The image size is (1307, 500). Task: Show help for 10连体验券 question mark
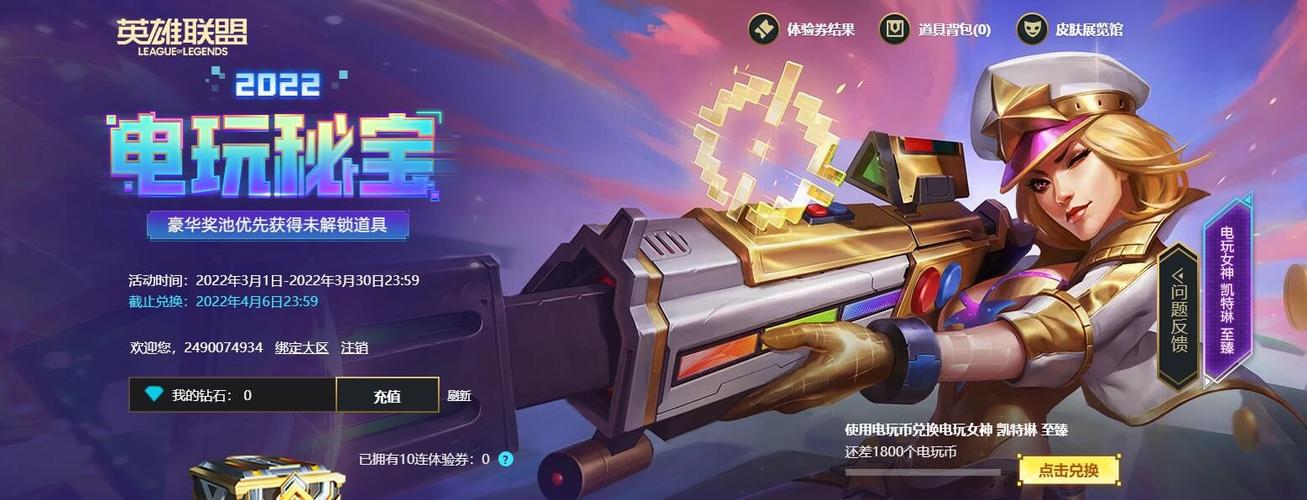tap(506, 459)
